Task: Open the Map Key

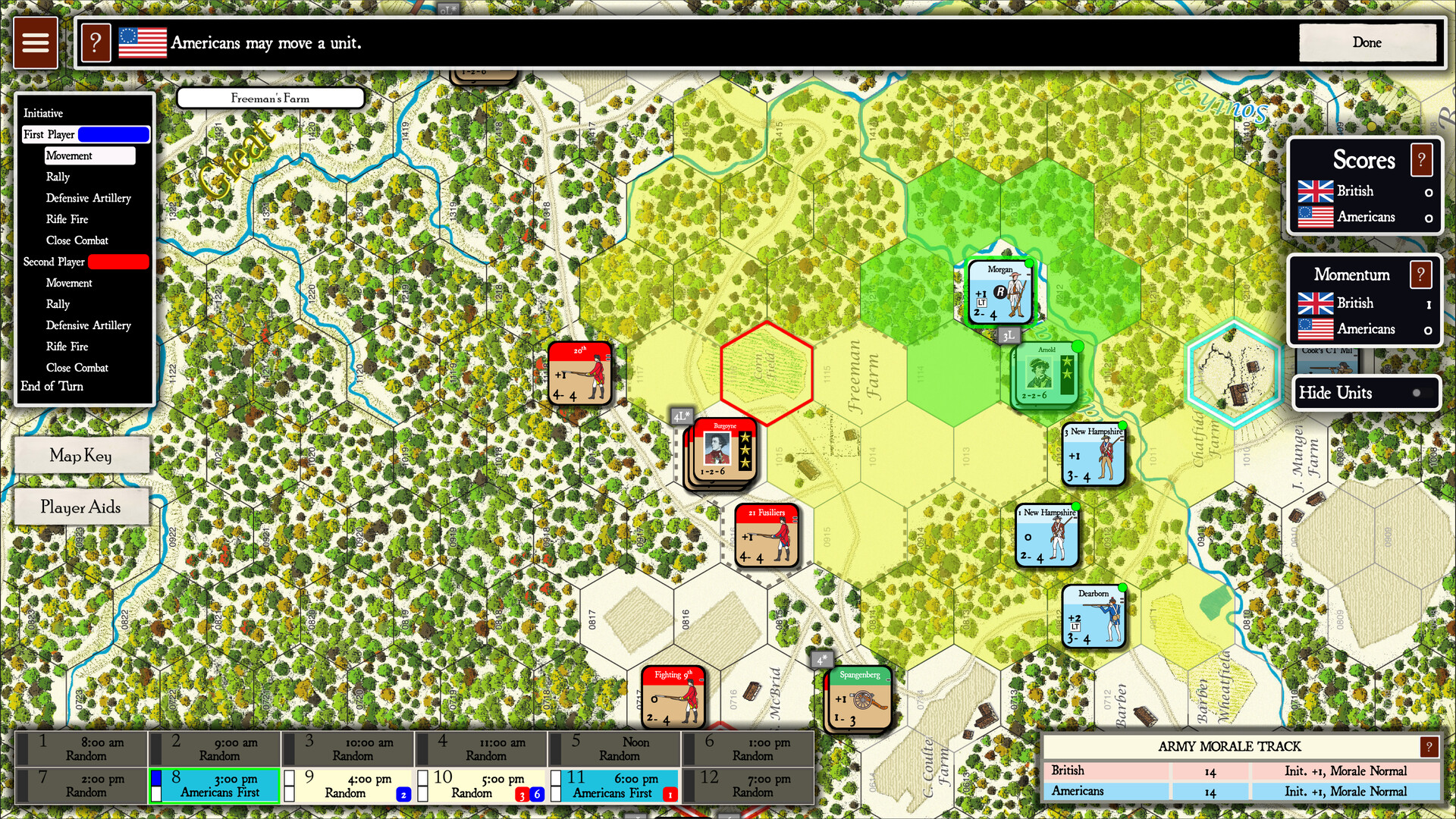Action: tap(80, 455)
